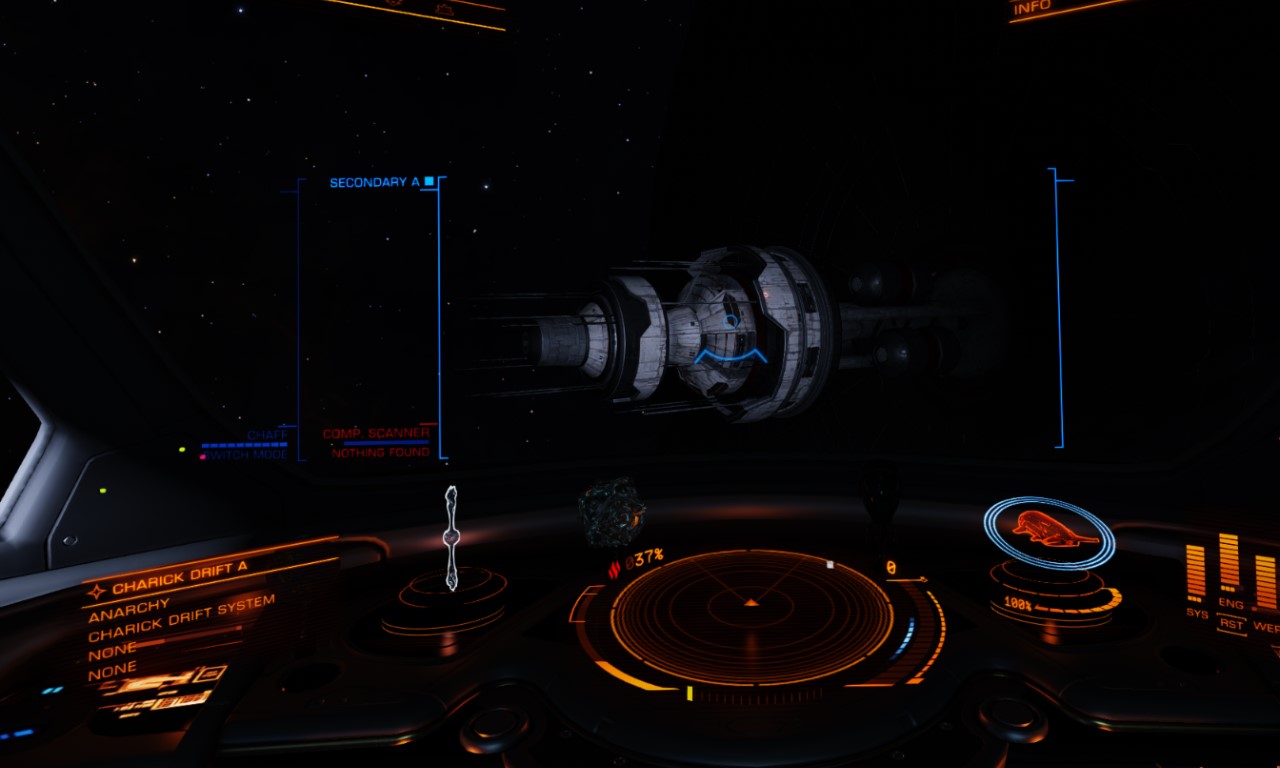1280x768 pixels.
Task: Click the target station hologram
Action: [x=451, y=538]
